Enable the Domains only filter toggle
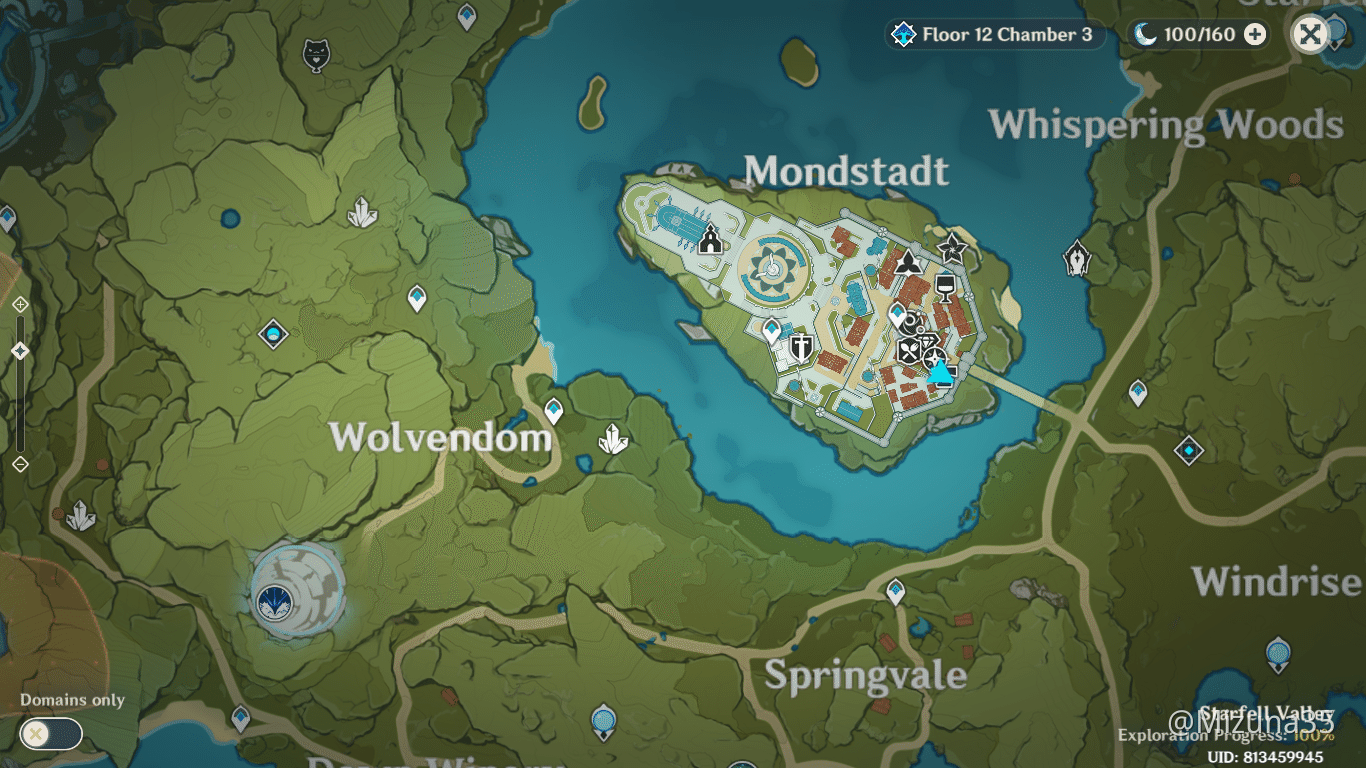 pyautogui.click(x=49, y=734)
